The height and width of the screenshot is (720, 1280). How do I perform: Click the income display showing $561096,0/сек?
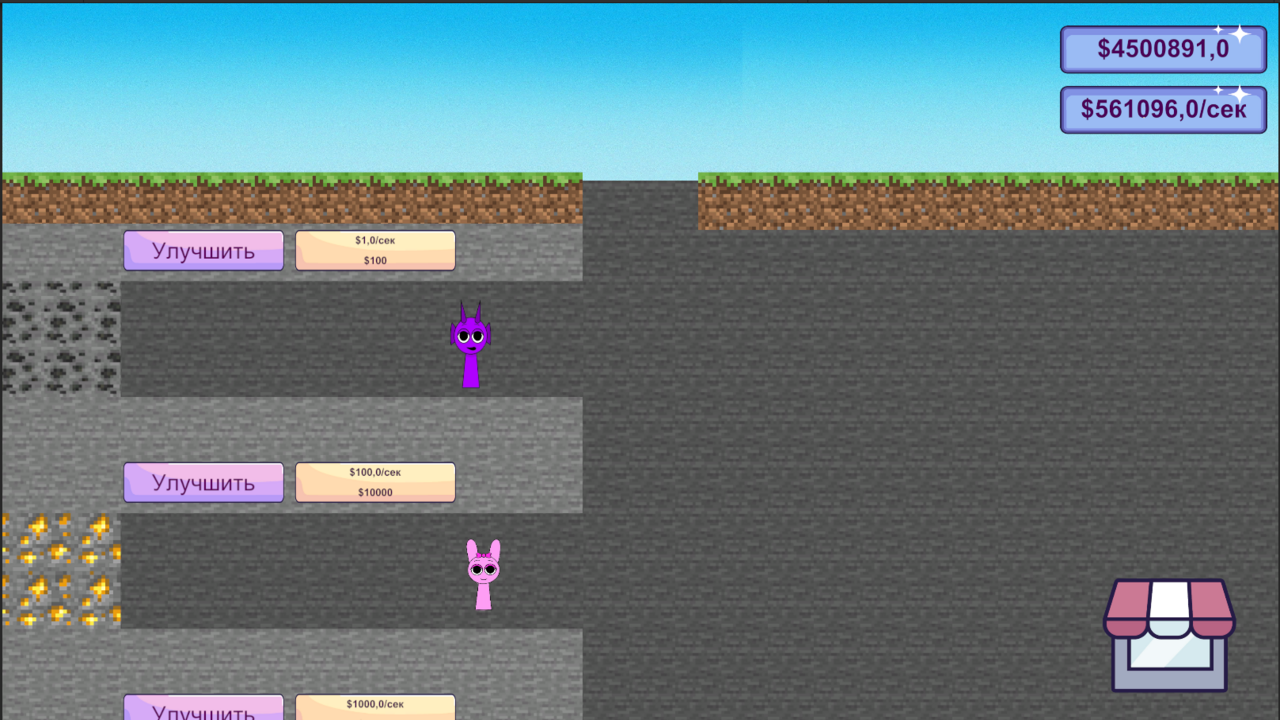(1162, 109)
